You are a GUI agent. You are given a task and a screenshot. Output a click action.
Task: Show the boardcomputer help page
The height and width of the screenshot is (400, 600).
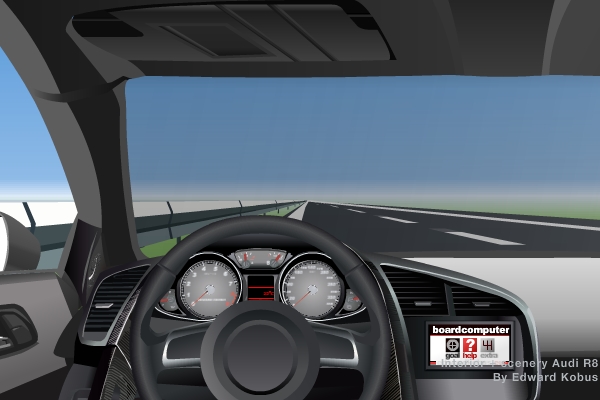point(470,345)
